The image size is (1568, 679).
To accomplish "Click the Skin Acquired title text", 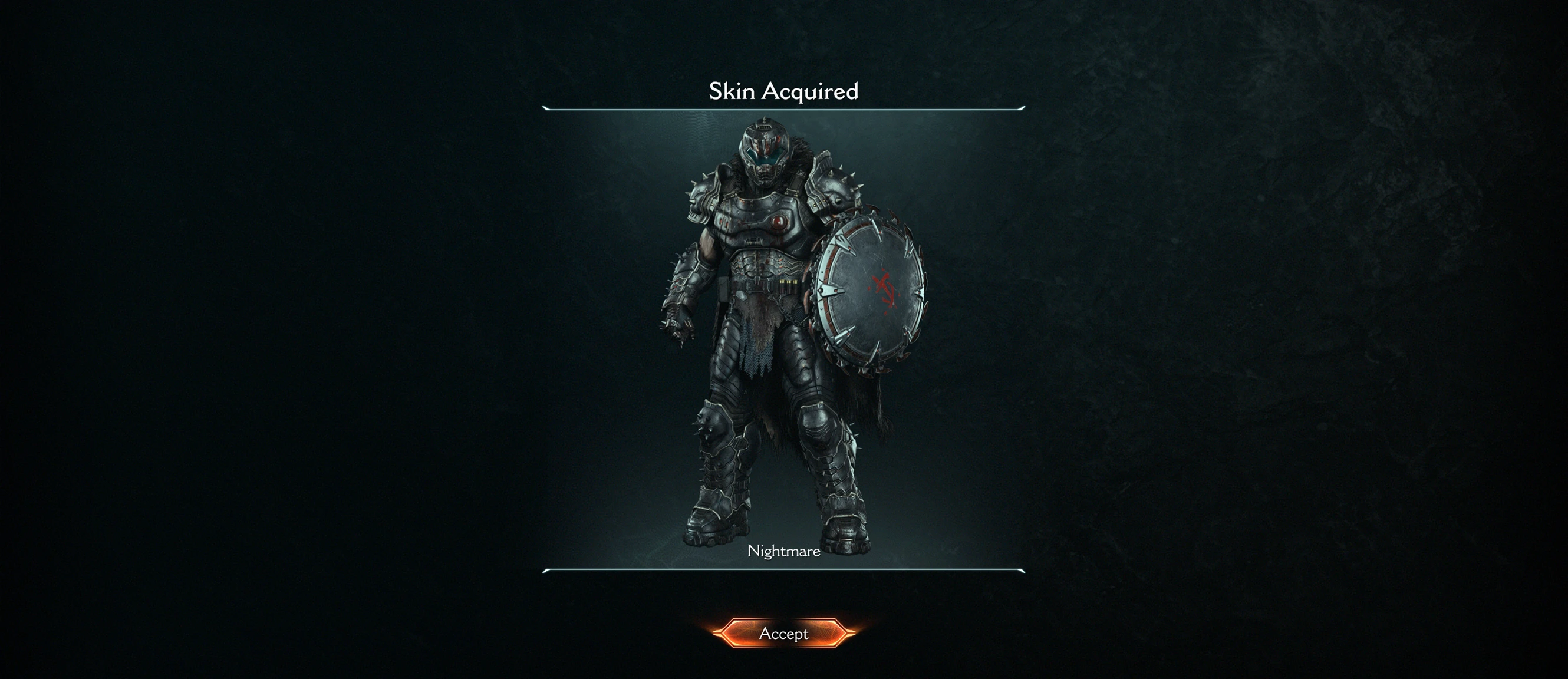I will (x=784, y=92).
